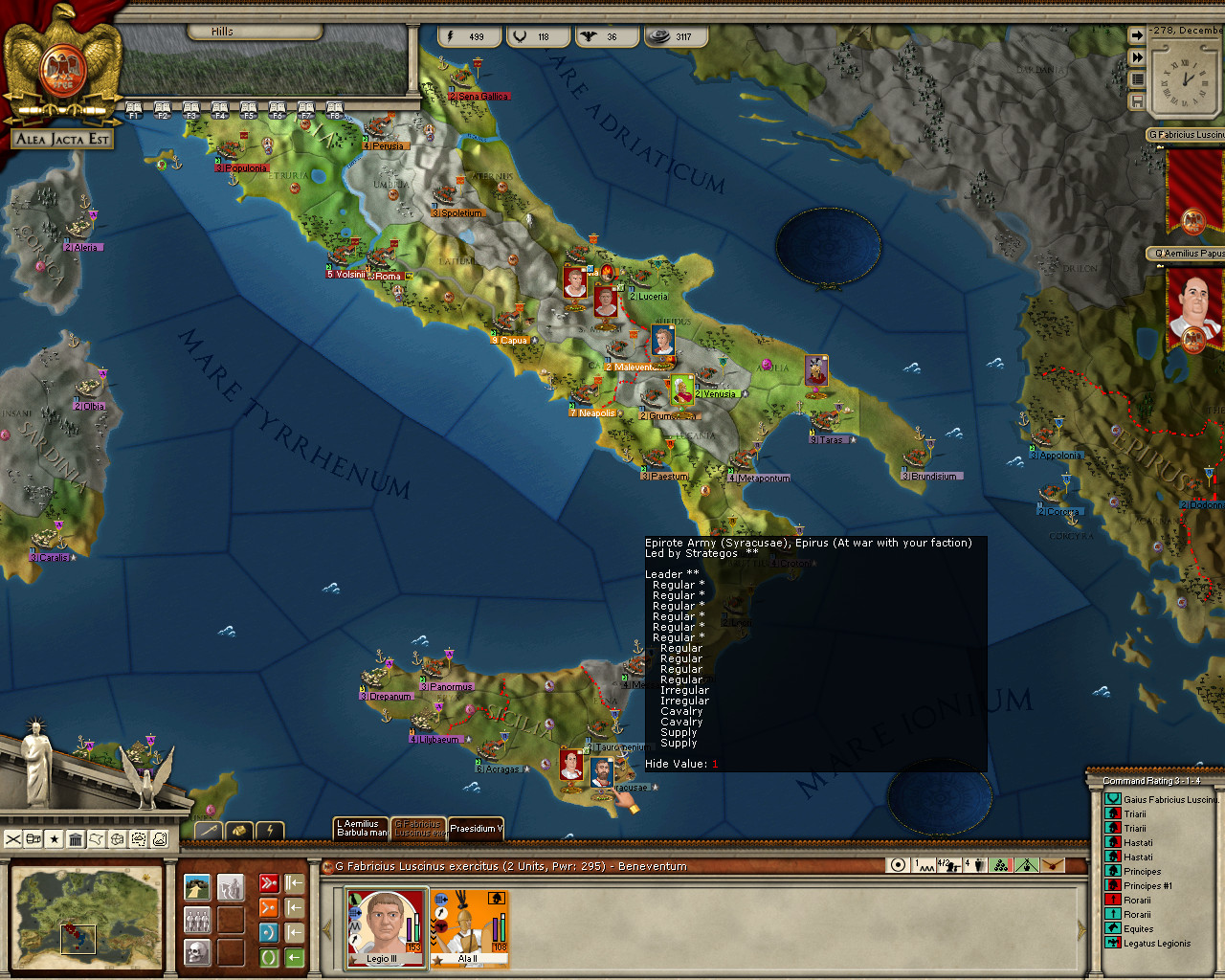Save game with the floppy disk icon

[1137, 100]
